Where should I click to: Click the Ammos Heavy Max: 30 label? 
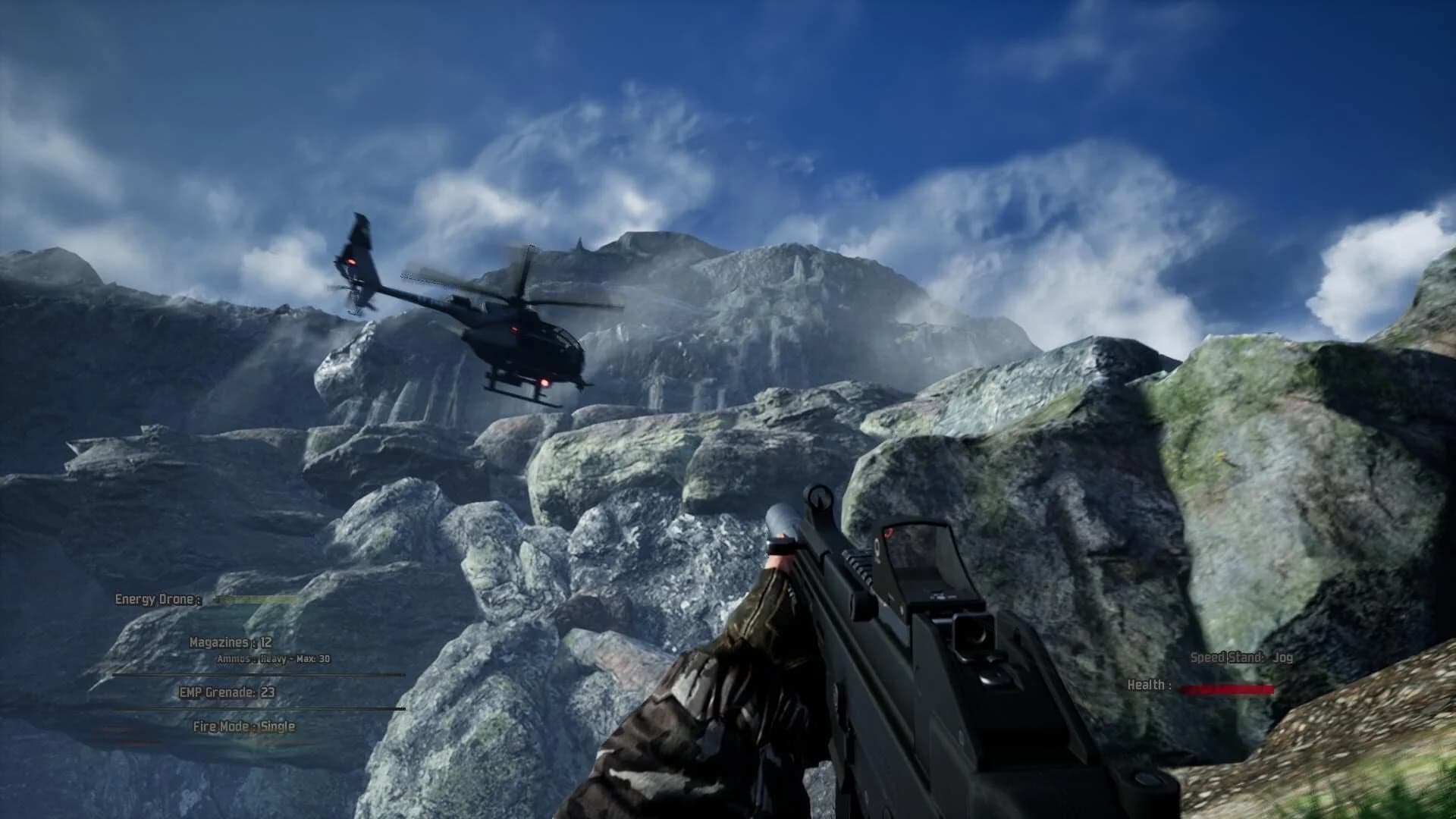pos(275,659)
